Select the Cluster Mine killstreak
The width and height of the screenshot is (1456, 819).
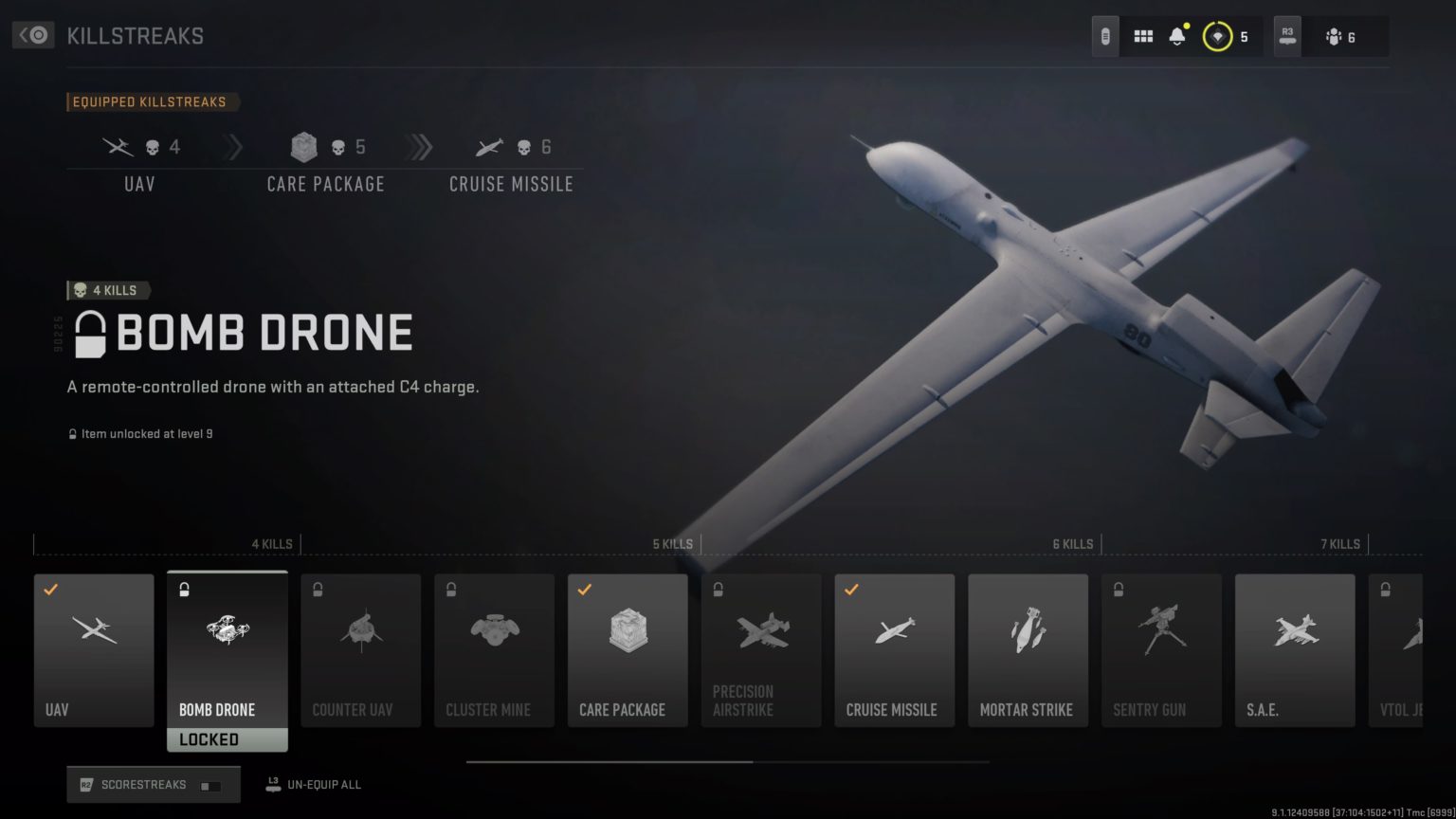click(x=494, y=650)
